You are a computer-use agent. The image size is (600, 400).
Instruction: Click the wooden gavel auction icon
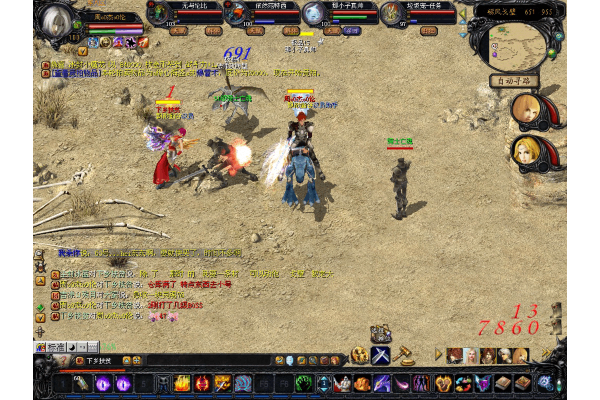click(405, 354)
